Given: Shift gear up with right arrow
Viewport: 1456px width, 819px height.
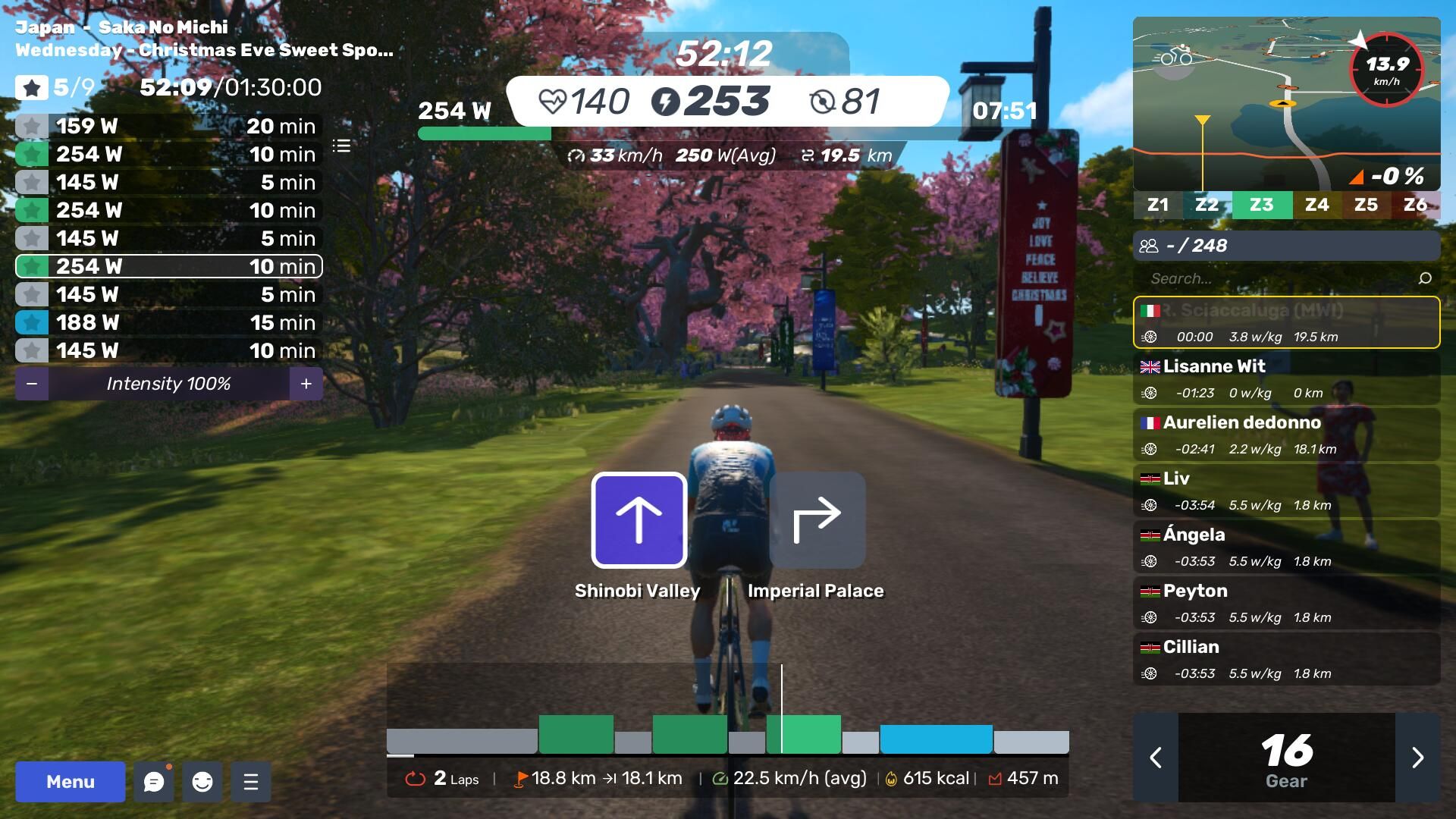Looking at the screenshot, I should click(1417, 757).
